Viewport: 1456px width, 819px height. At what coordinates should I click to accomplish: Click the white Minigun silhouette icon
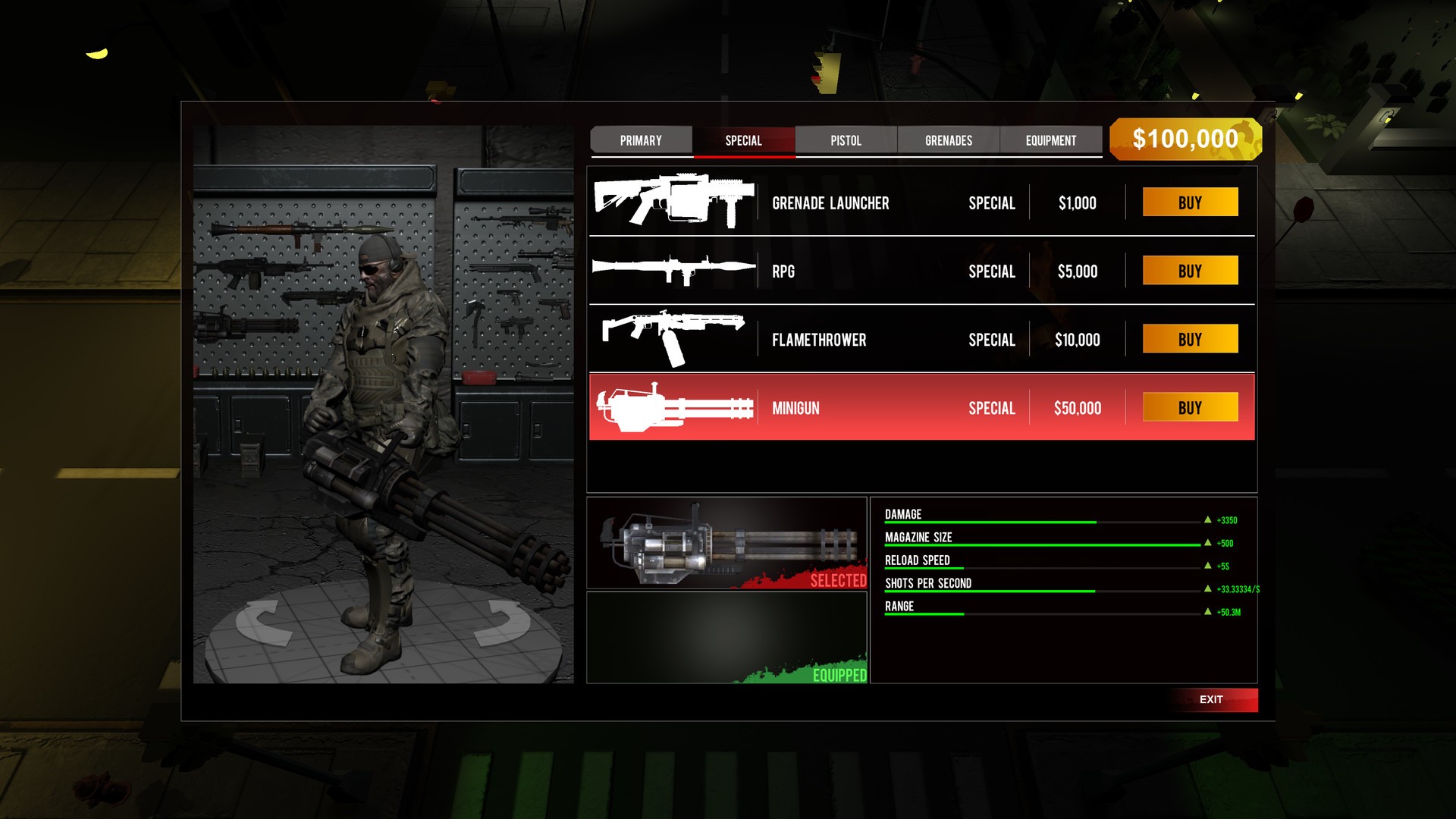[673, 407]
